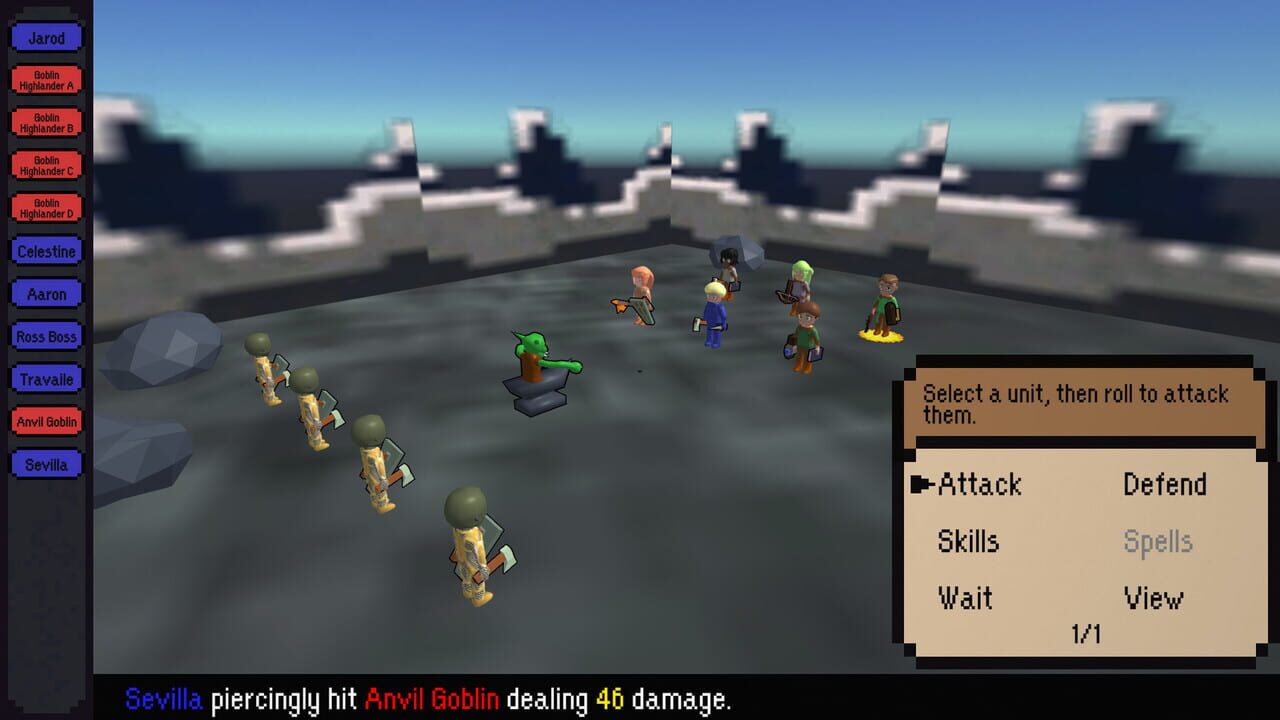Viewport: 1280px width, 720px height.
Task: Select Sevilla at the bottom of the list
Action: (45, 464)
